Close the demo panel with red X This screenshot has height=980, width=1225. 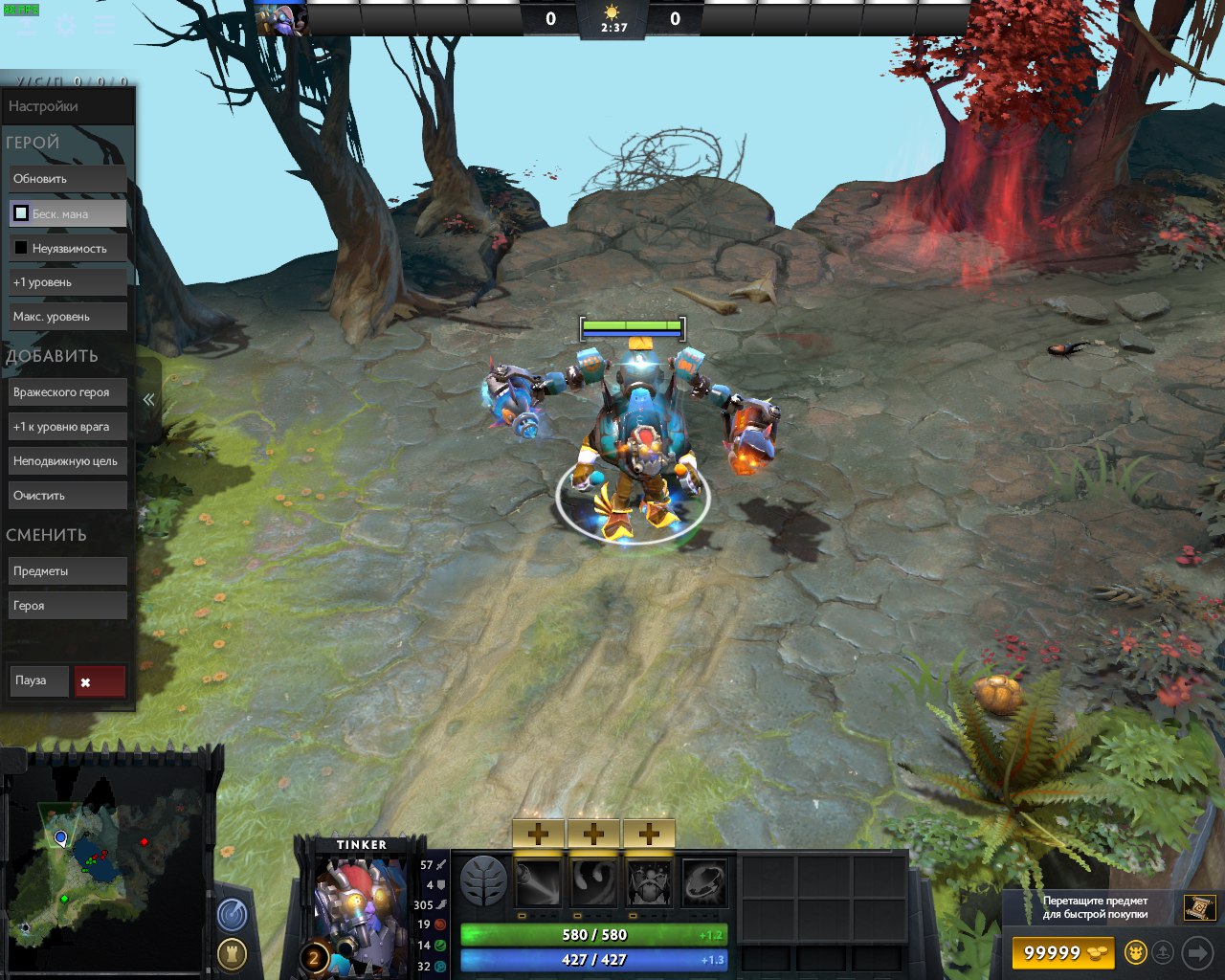point(100,681)
